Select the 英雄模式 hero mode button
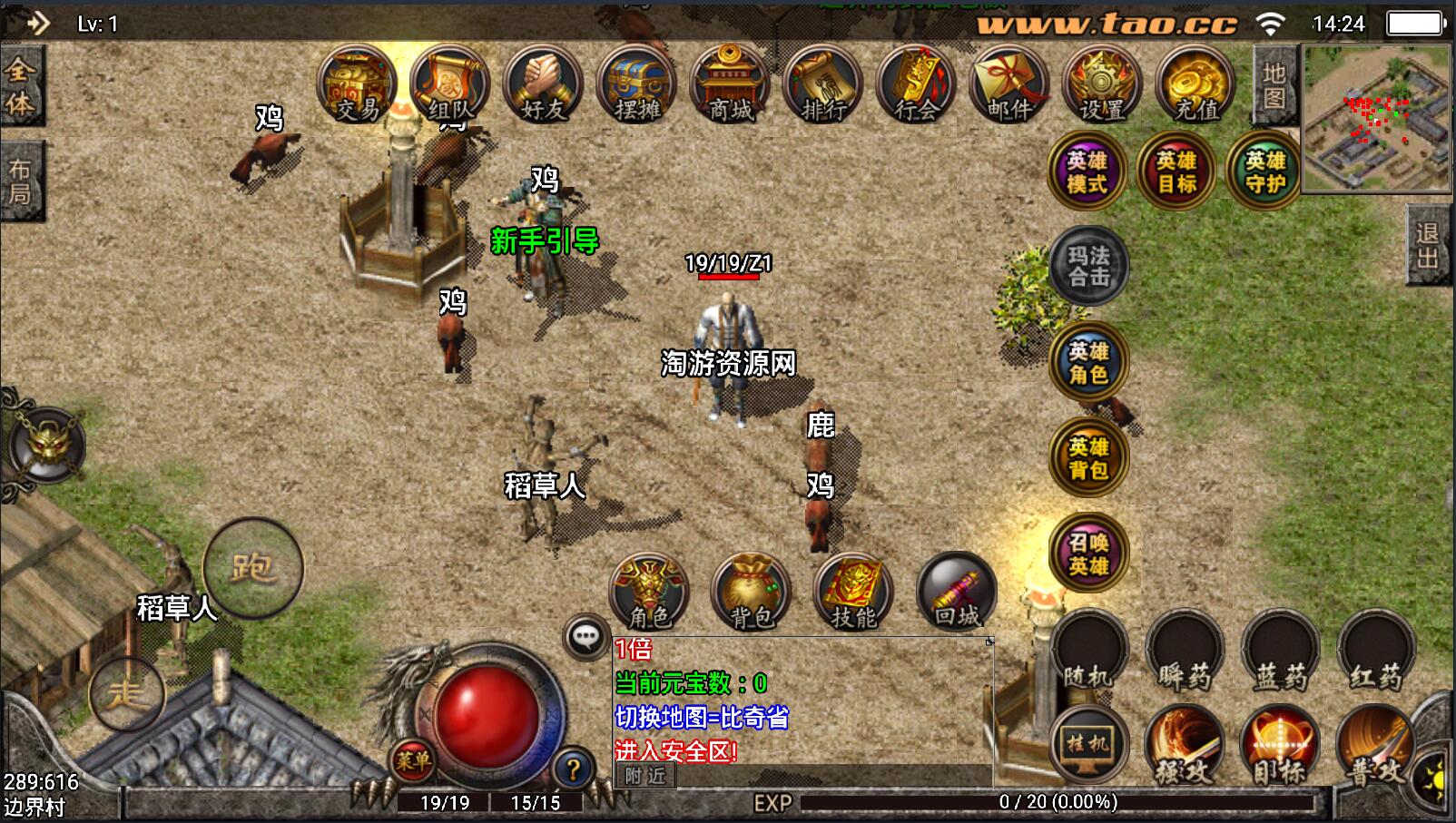Viewport: 1456px width, 823px height. click(1087, 171)
